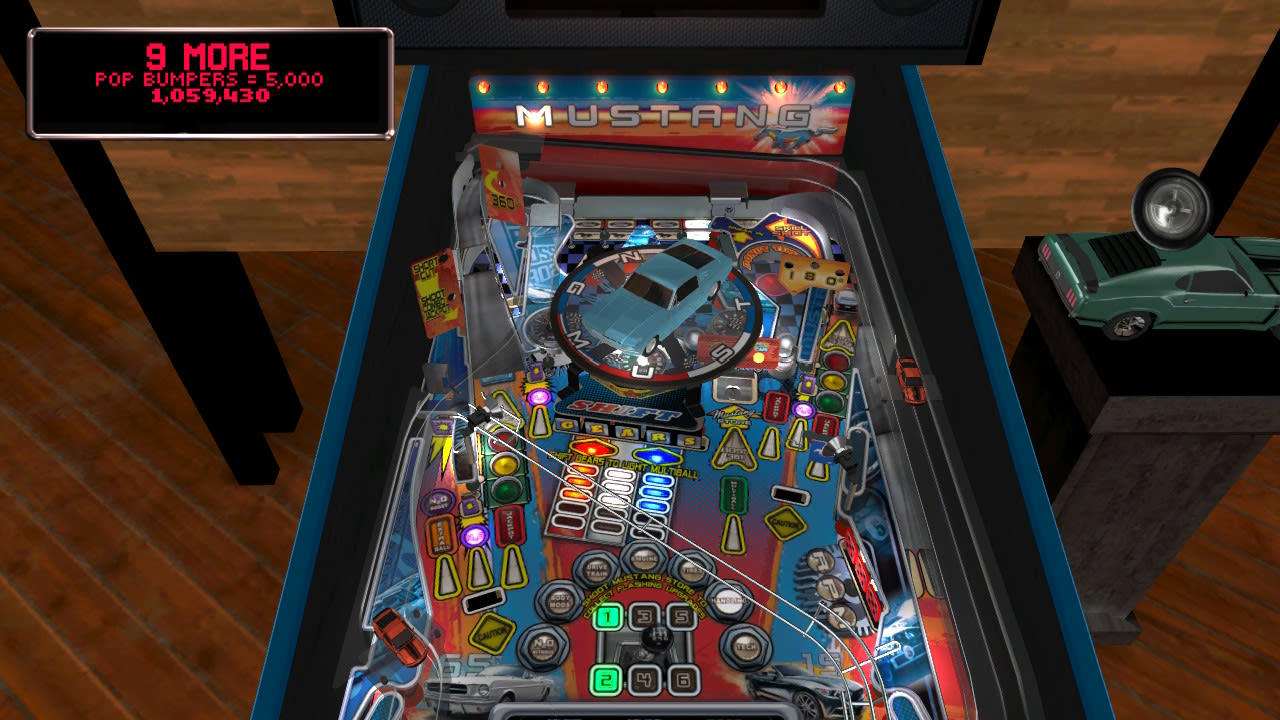Toggle the green traffic light lamp

point(505,489)
